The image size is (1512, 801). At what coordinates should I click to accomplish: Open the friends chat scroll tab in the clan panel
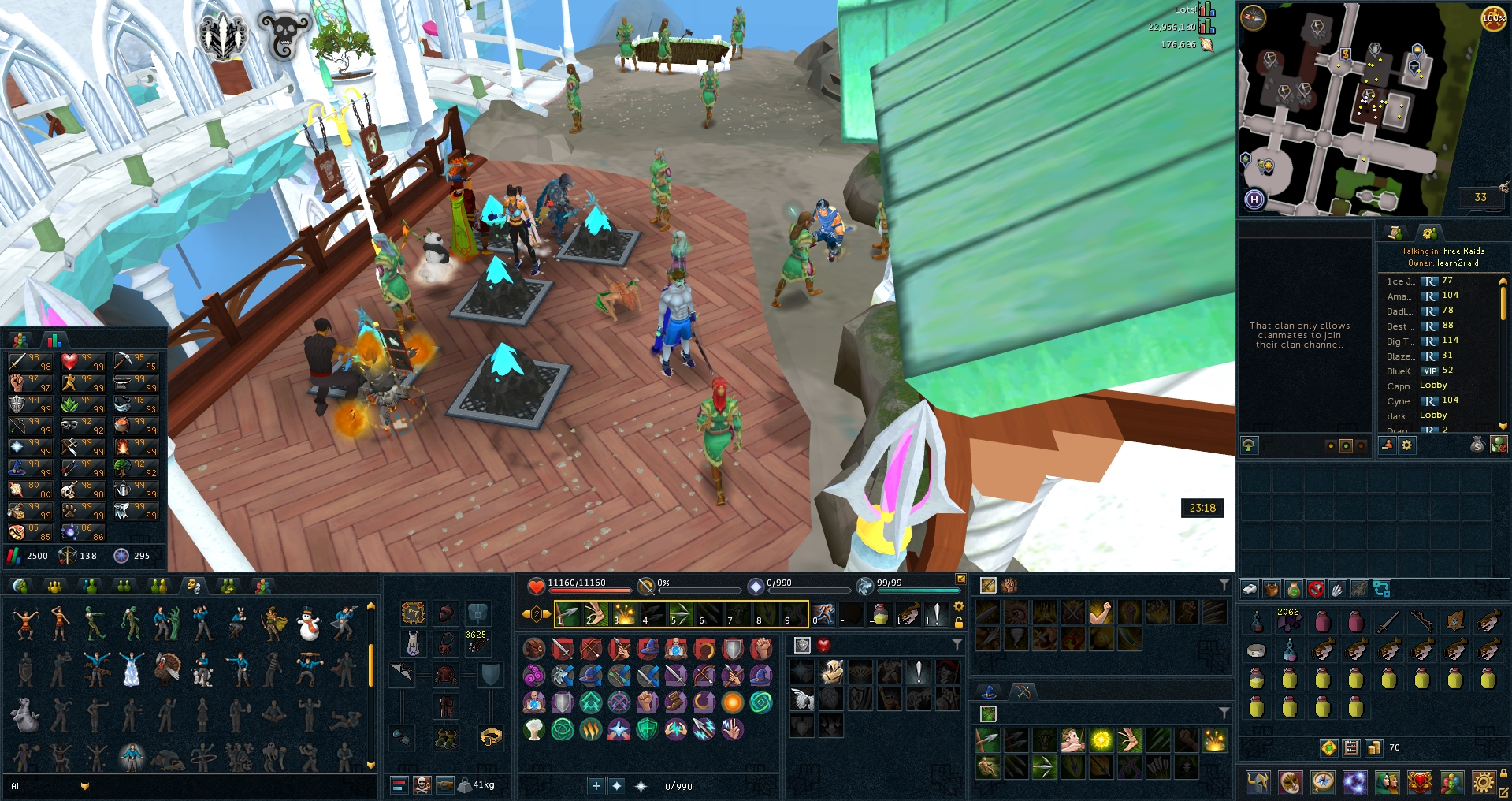click(x=1396, y=233)
